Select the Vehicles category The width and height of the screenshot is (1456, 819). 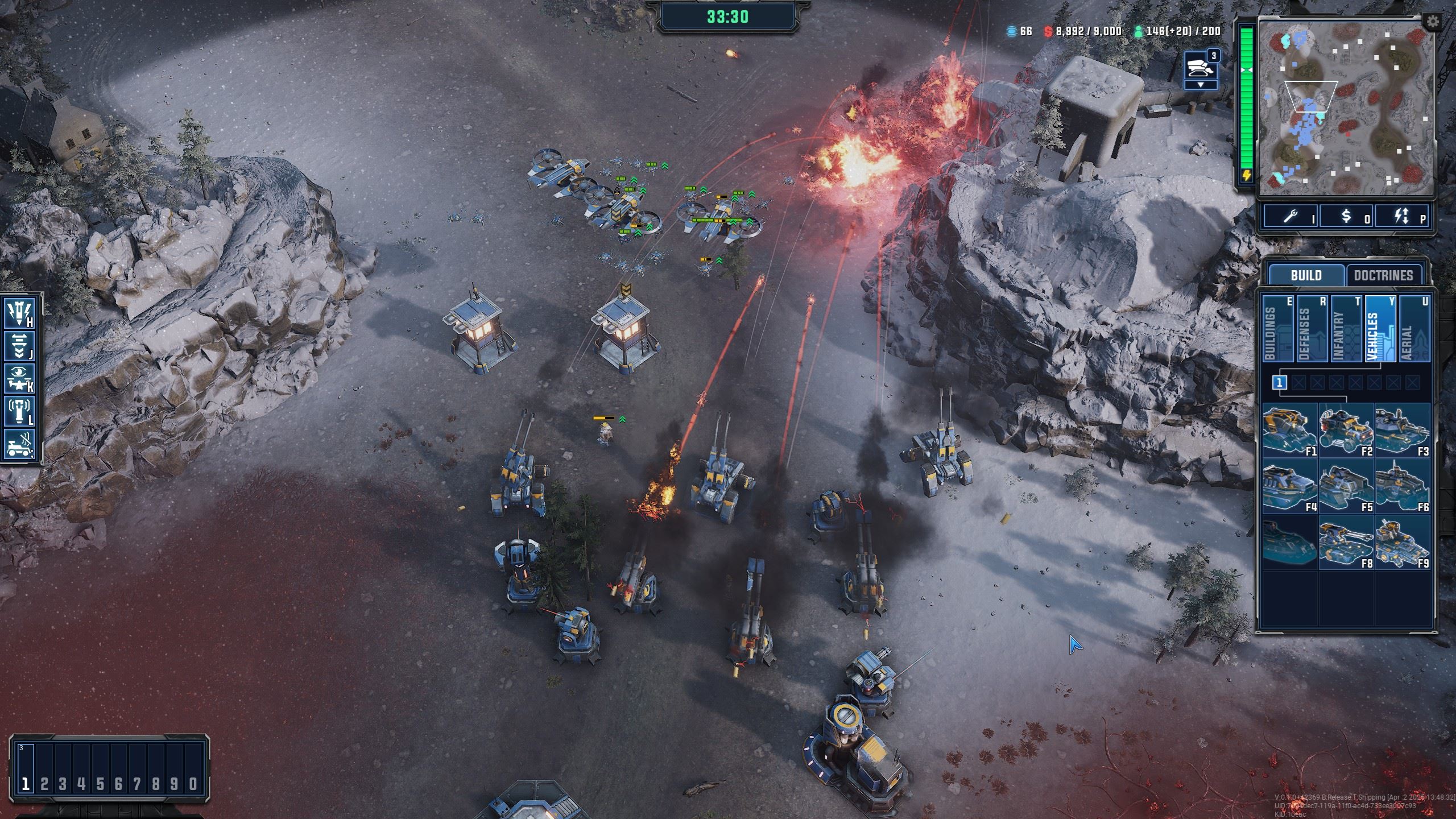point(1380,329)
